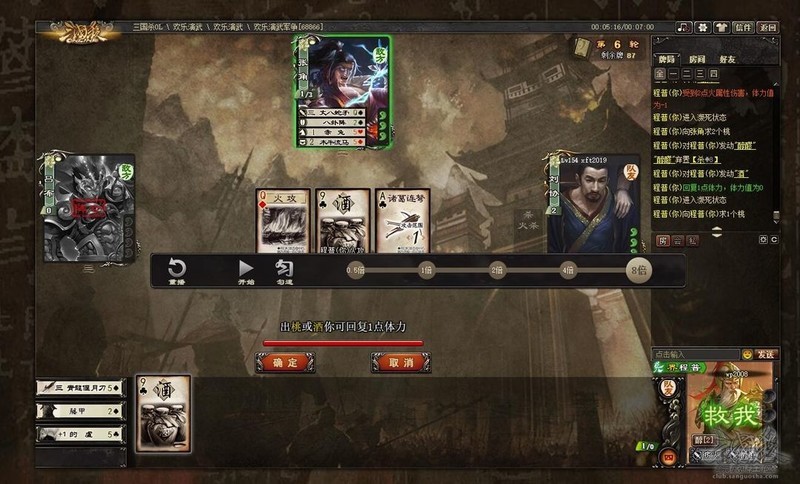Open the 信件 mail button
This screenshot has width=800, height=484.
click(742, 27)
